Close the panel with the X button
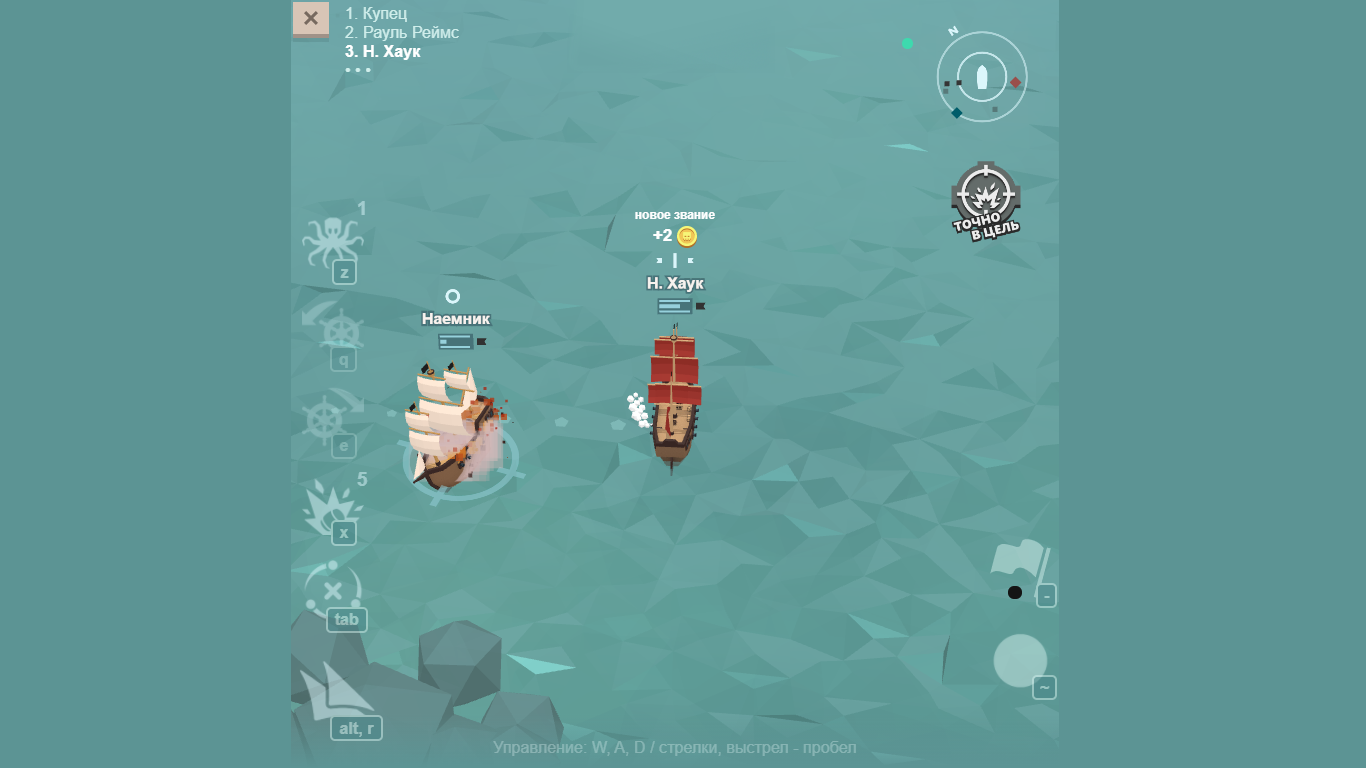 310,18
